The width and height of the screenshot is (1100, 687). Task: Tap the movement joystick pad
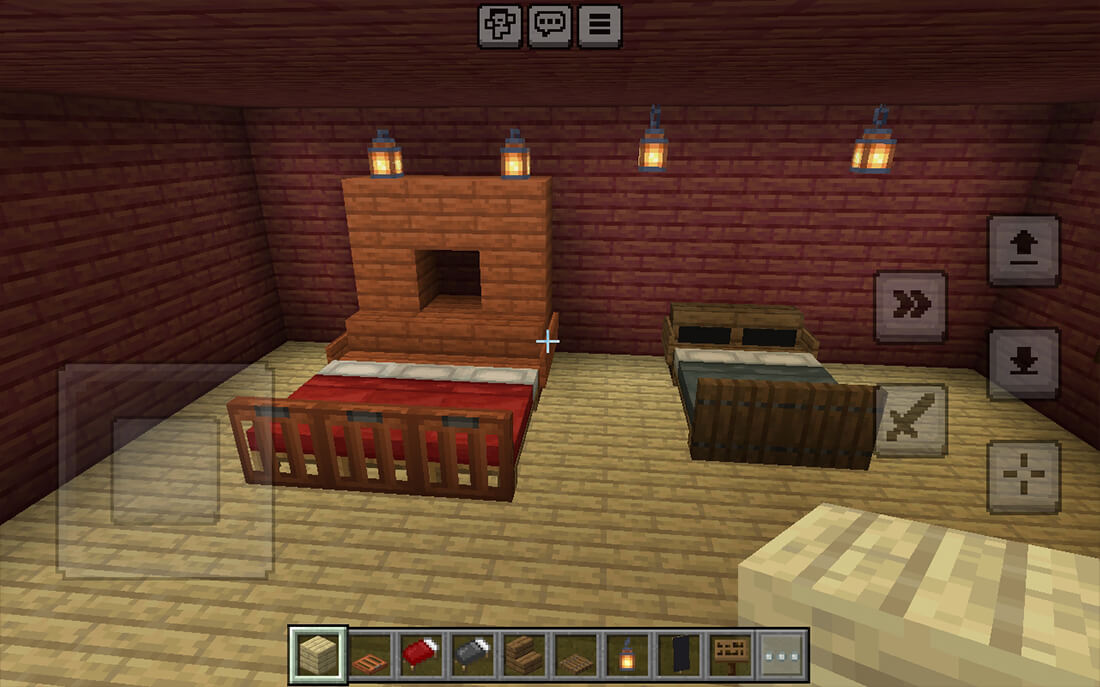click(x=165, y=470)
